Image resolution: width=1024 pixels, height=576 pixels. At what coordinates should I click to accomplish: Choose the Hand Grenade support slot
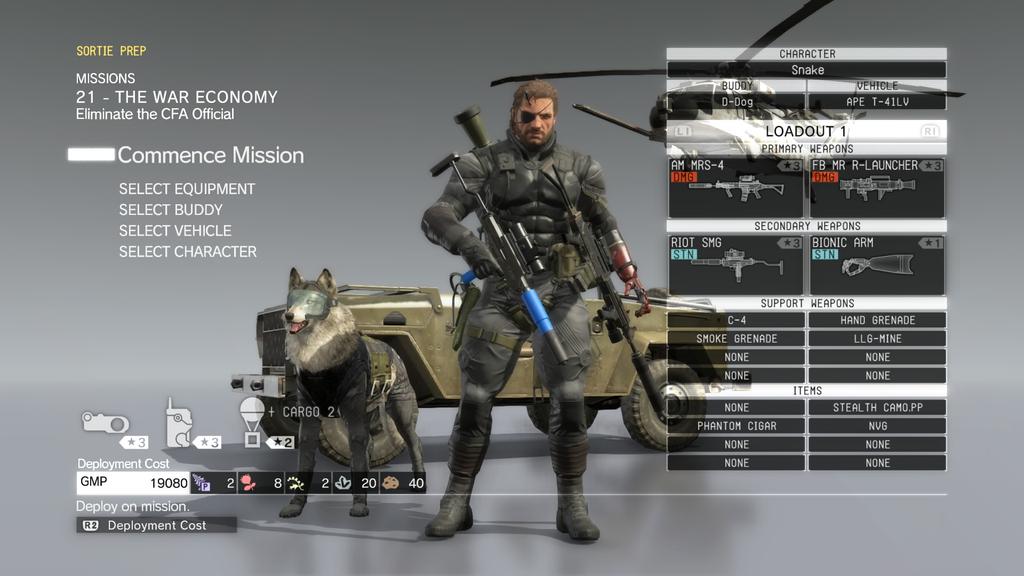click(x=877, y=320)
